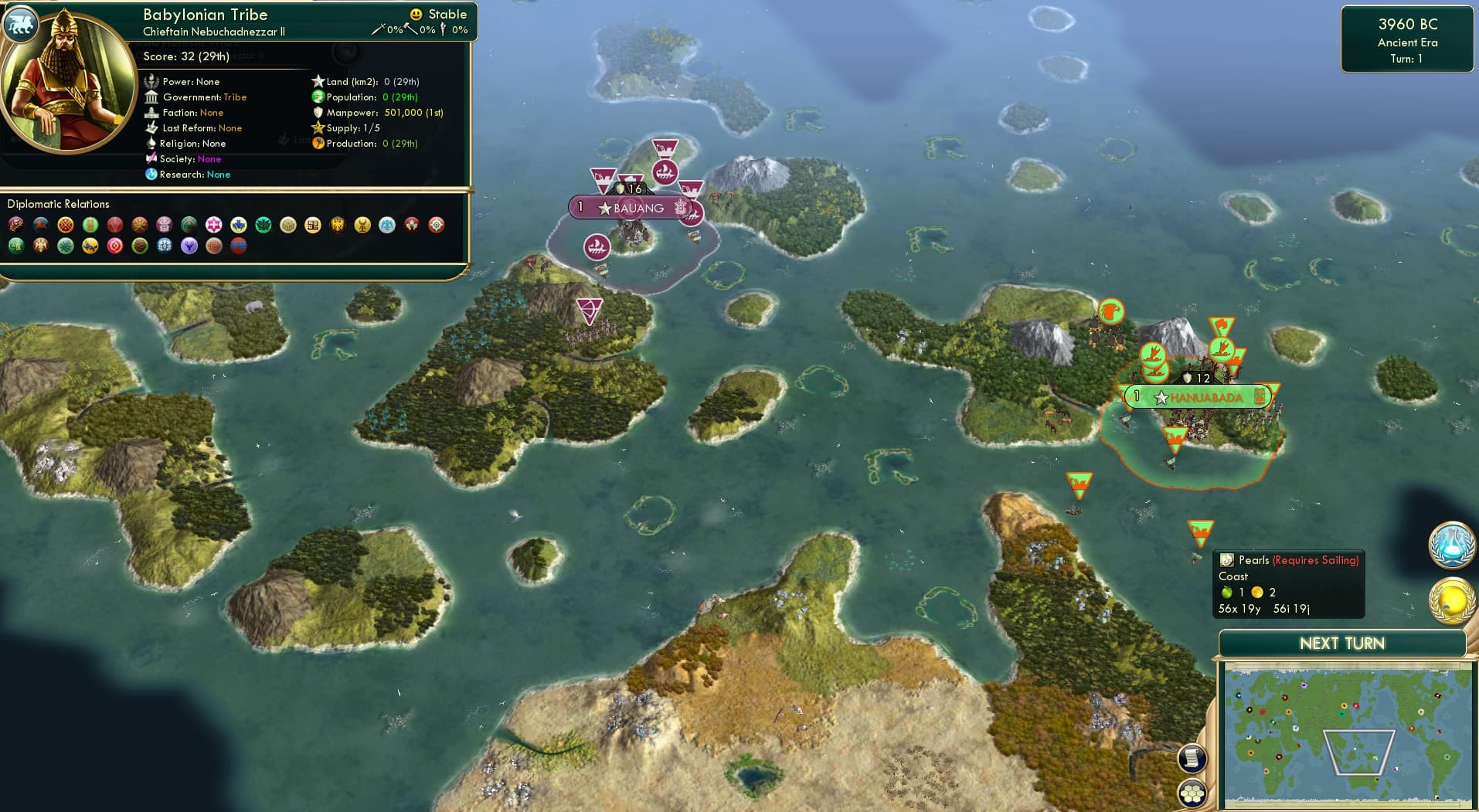Screen dimensions: 1479x812
Task: Open the notification log scroll icon
Action: click(1193, 758)
